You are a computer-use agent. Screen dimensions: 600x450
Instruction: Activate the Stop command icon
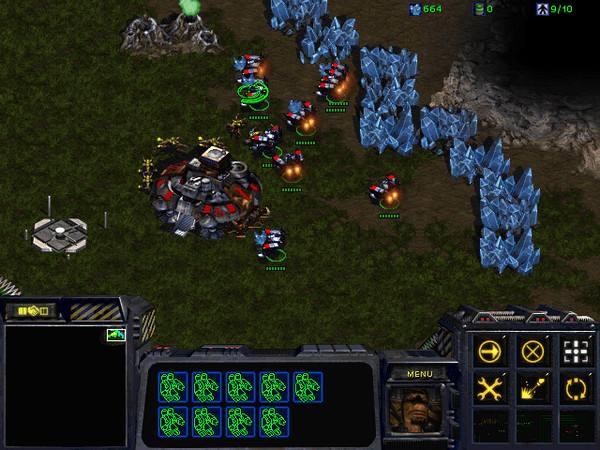[533, 351]
